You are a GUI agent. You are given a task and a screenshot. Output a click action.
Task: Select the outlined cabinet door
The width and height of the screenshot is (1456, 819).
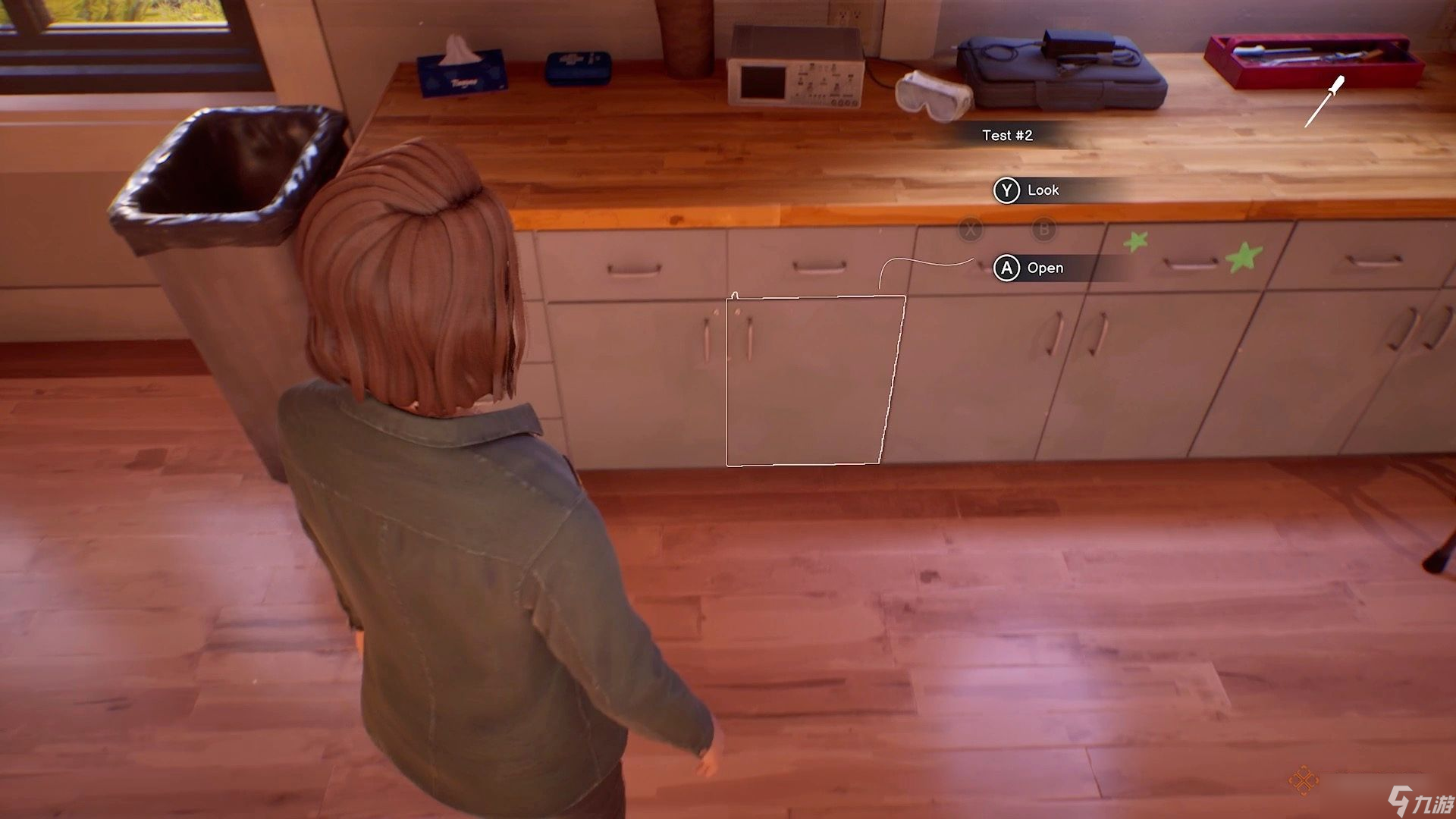click(813, 381)
